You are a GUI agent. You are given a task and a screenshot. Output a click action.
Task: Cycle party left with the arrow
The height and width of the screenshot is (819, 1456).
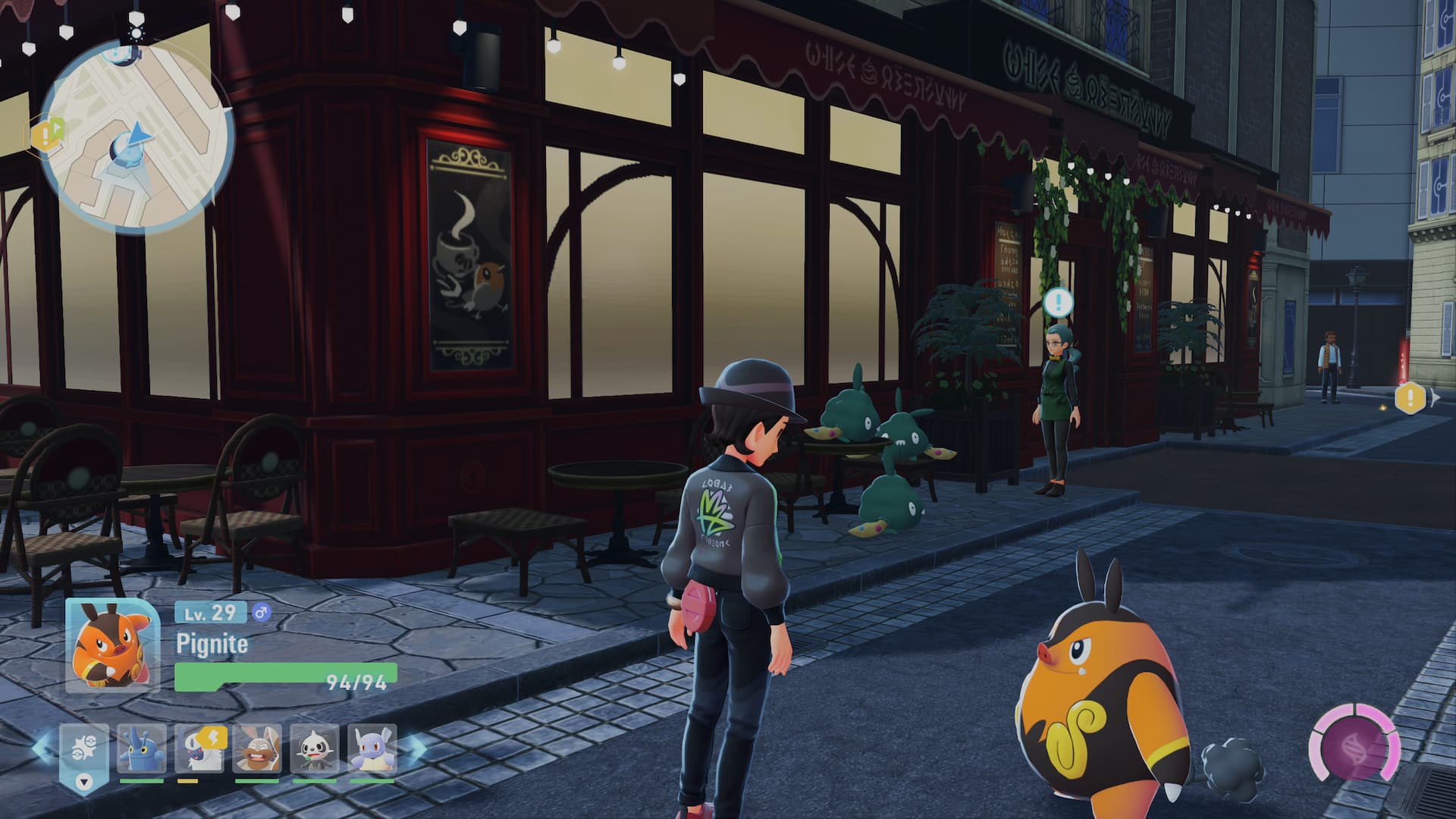coord(41,747)
